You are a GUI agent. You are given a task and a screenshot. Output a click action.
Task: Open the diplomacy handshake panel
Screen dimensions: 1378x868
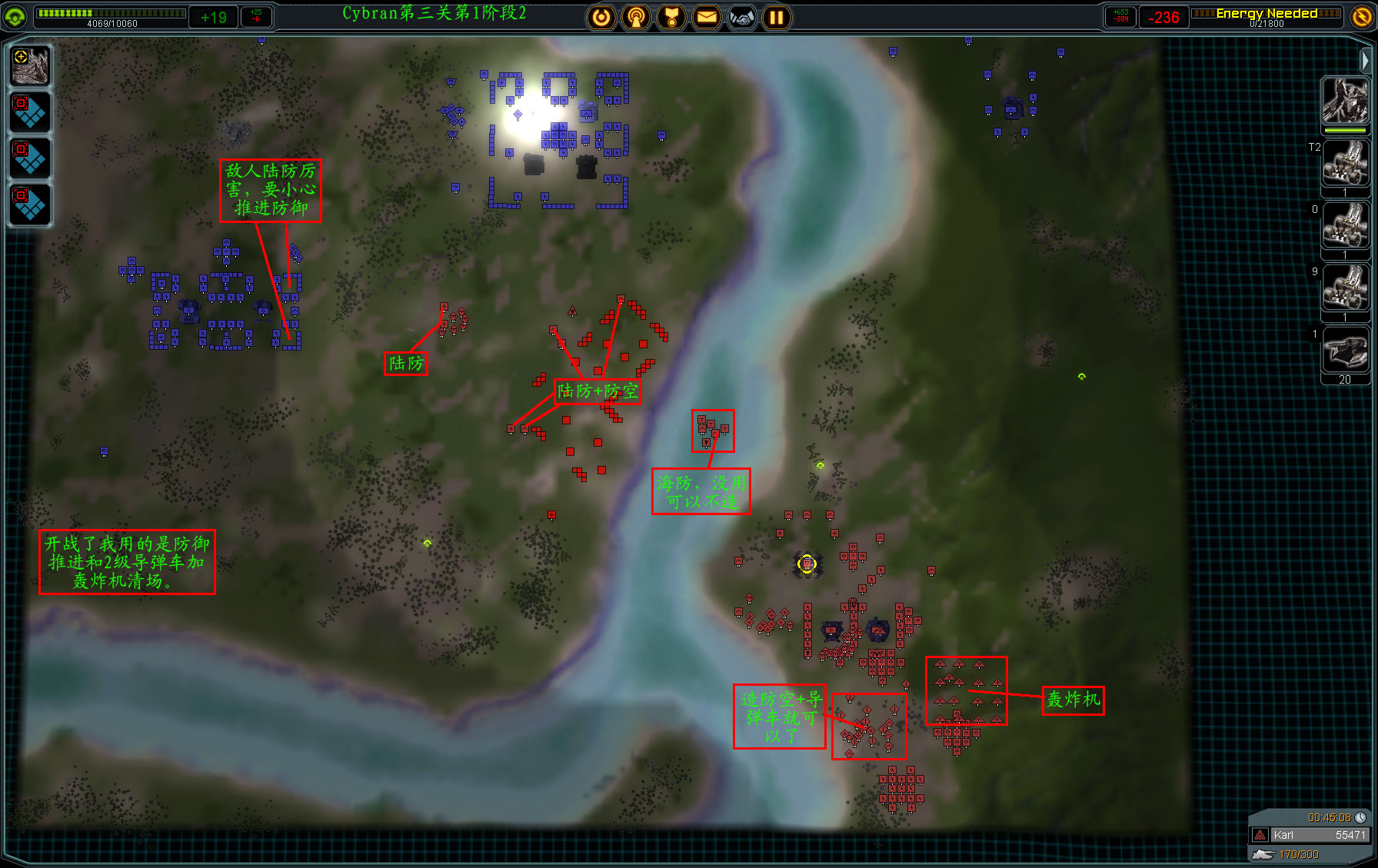742,17
